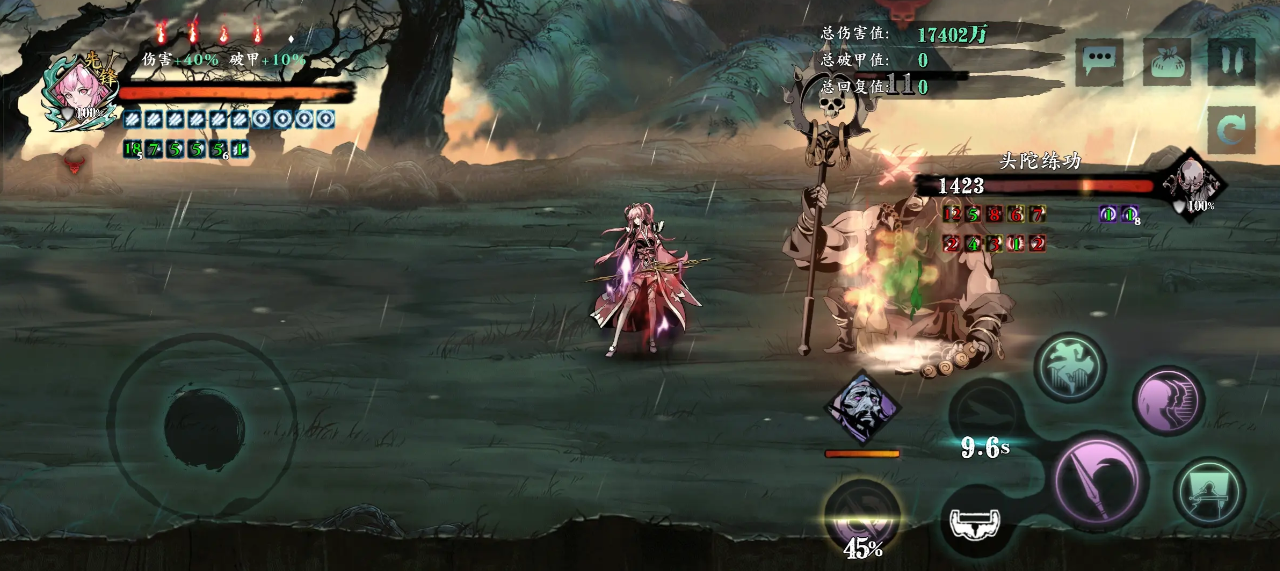Tap the masked companion diamond portrait
Image resolution: width=1280 pixels, height=571 pixels.
(x=862, y=407)
